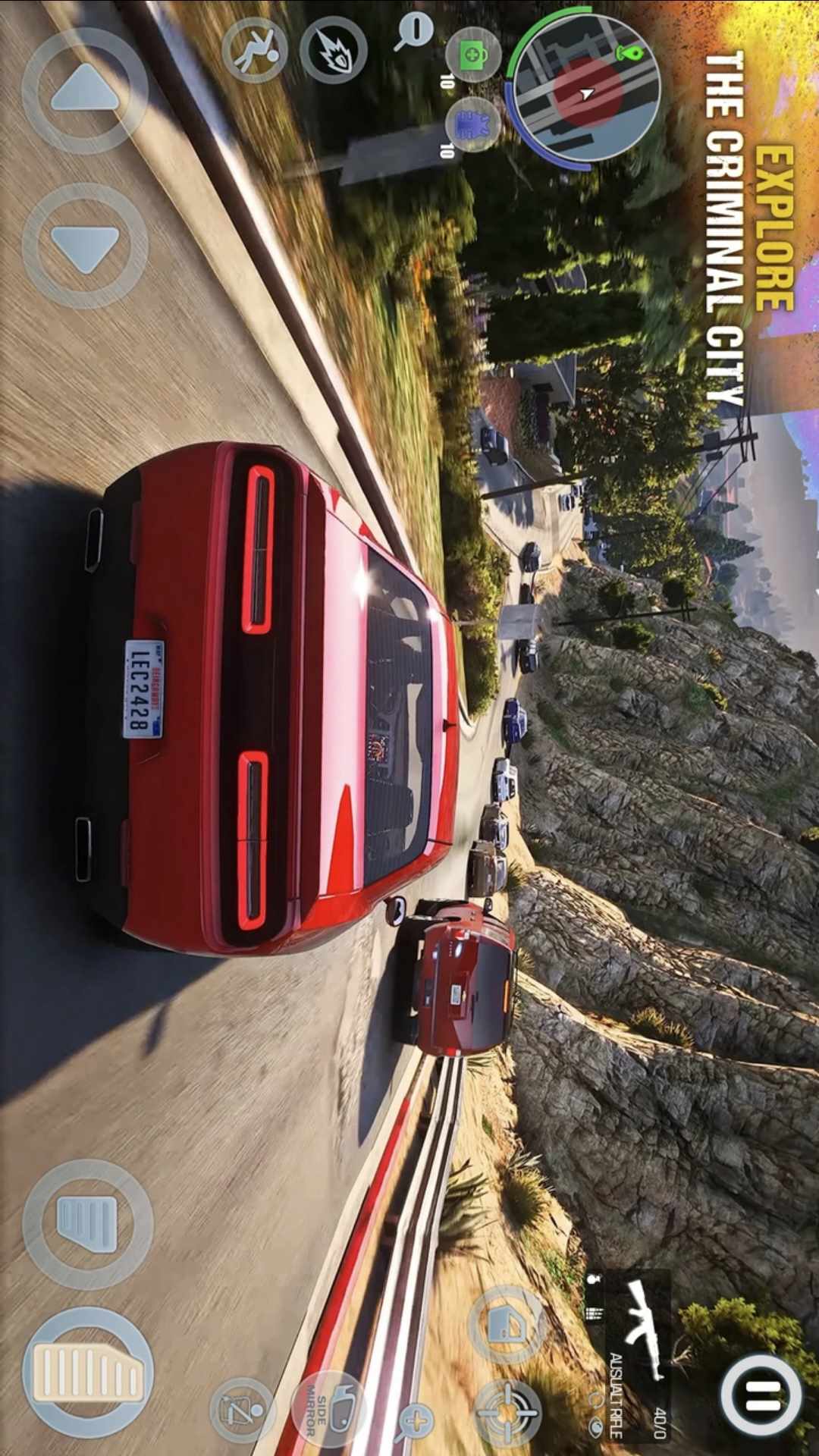
Task: Tap the car door exit button
Action: (x=507, y=1325)
